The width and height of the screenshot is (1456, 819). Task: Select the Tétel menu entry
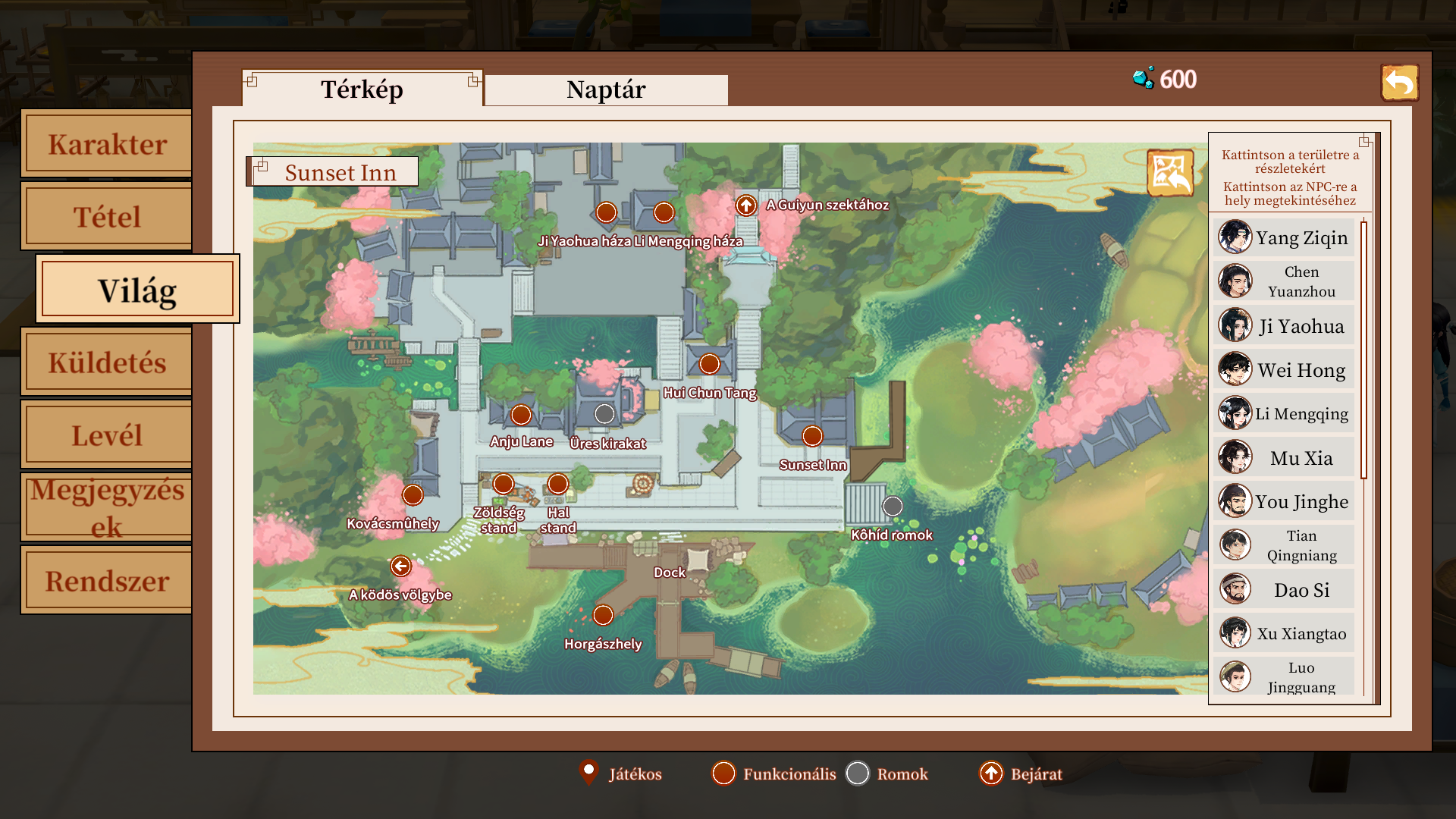pos(107,217)
